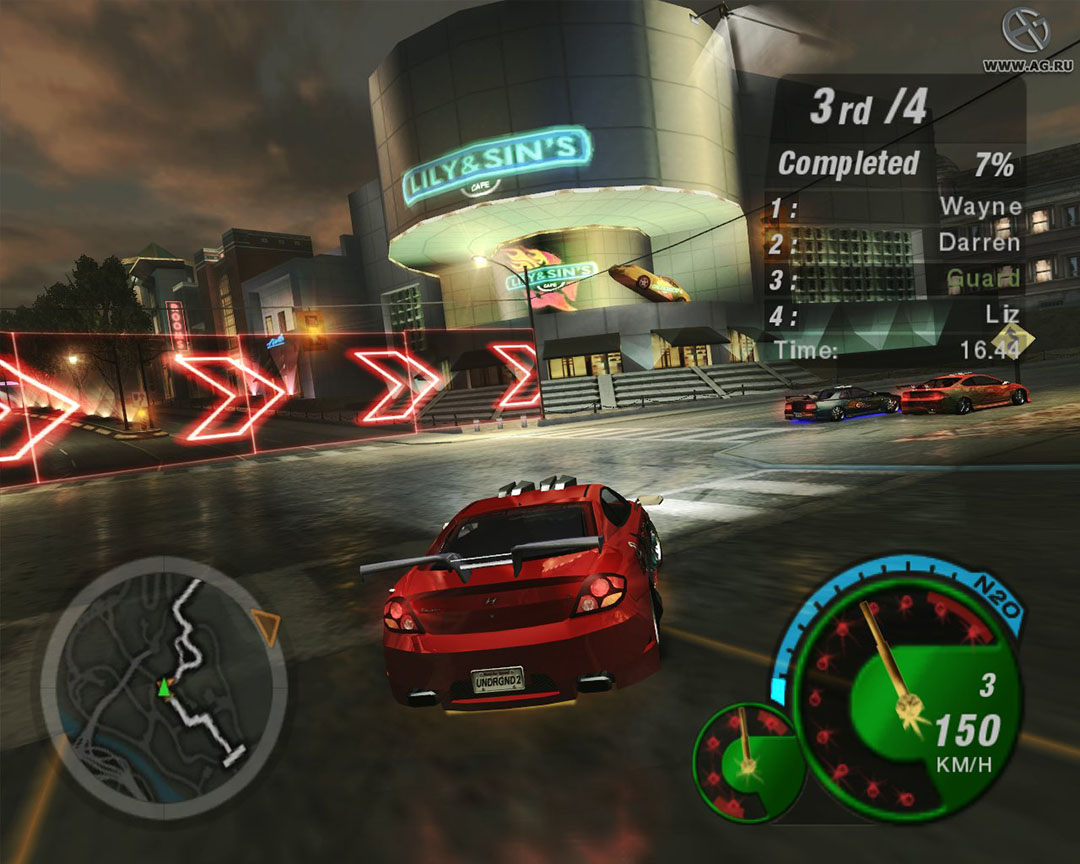Screen dimensions: 1080x864
Task: Select the Guard entry in standings
Action: (x=983, y=278)
